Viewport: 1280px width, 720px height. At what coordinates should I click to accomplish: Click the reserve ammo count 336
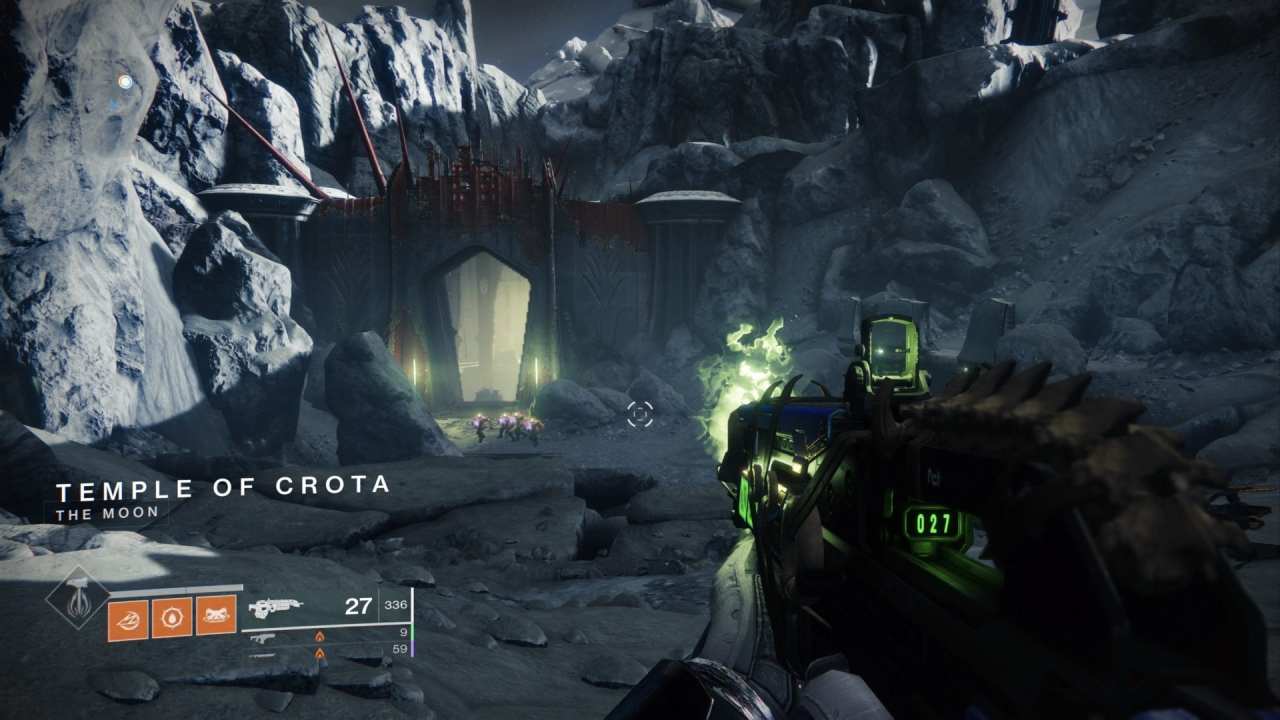(397, 605)
